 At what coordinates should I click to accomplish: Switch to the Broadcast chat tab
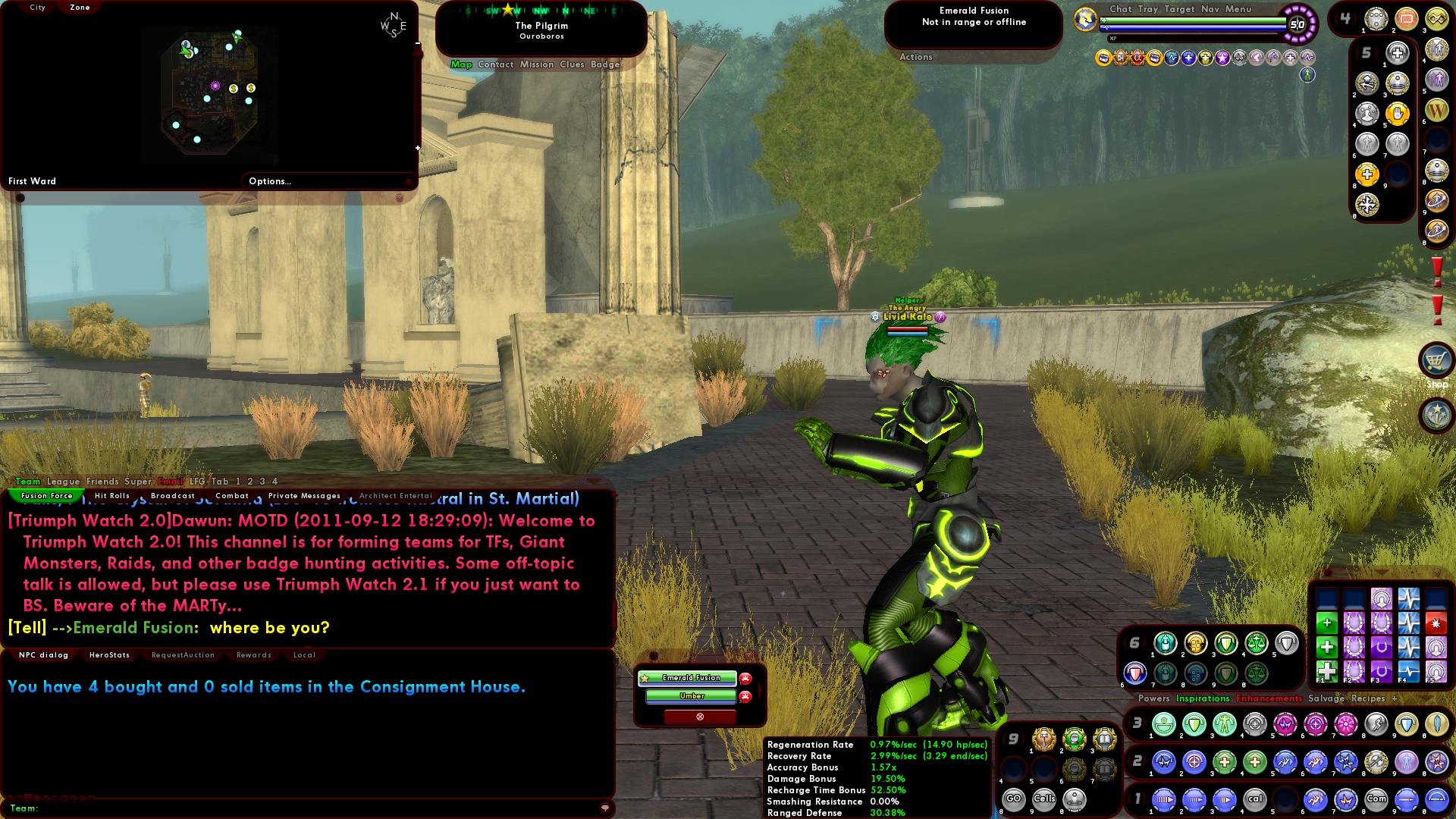click(x=172, y=495)
